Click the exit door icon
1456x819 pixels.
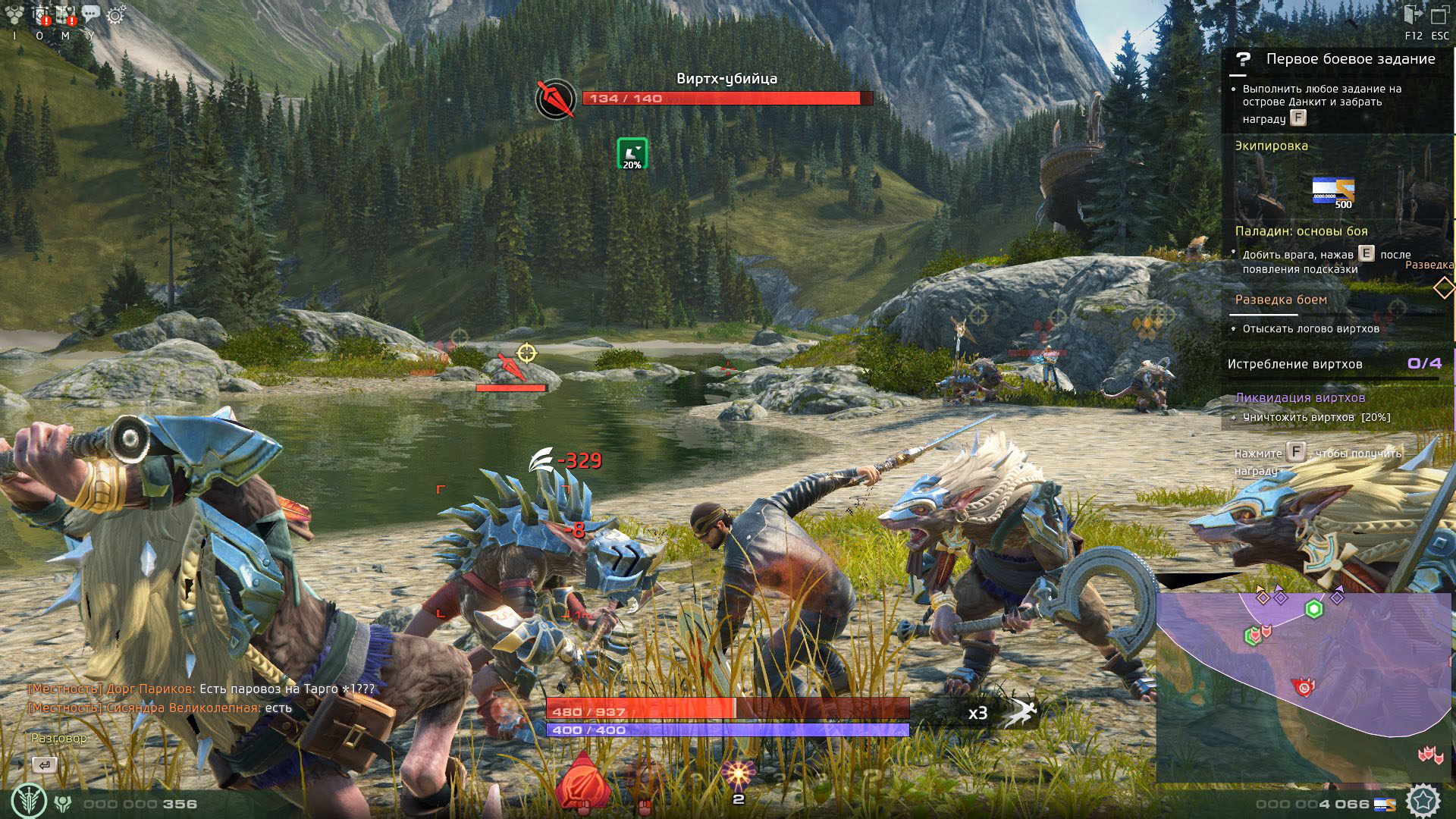coord(1413,15)
